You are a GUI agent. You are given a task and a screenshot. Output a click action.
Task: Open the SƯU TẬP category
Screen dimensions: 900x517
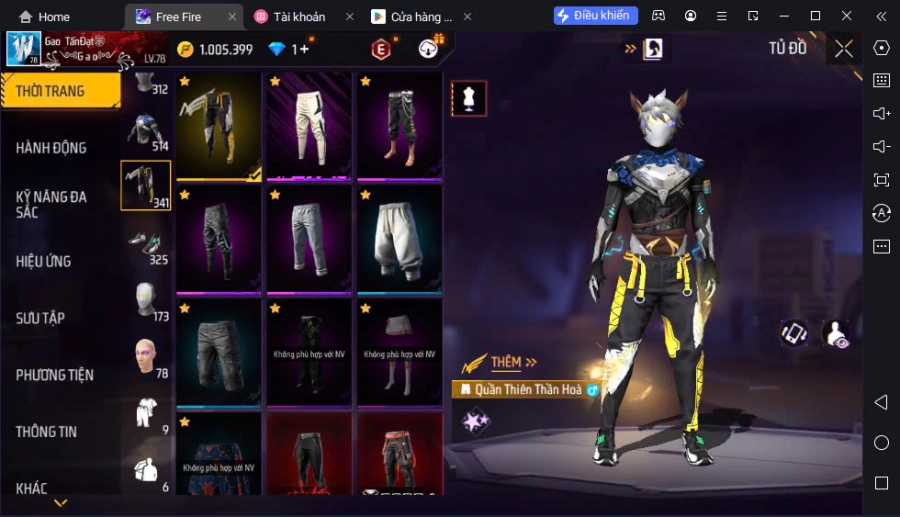[41, 318]
